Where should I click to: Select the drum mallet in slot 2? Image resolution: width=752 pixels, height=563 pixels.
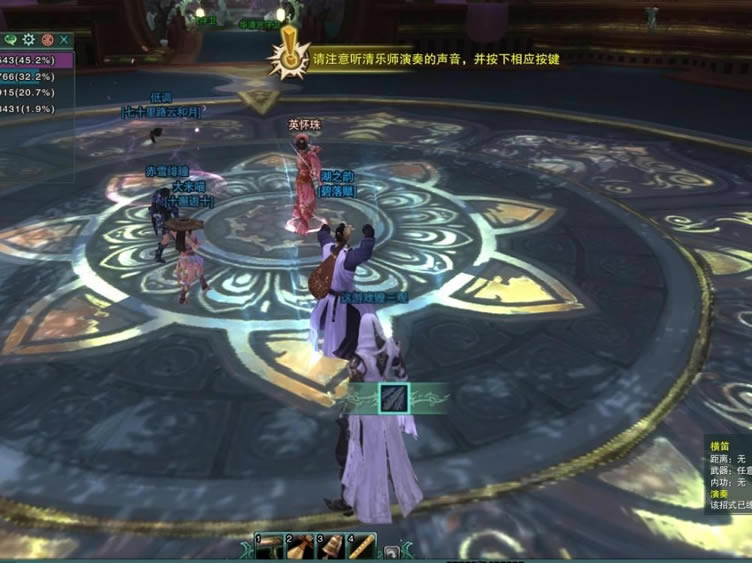tap(302, 546)
